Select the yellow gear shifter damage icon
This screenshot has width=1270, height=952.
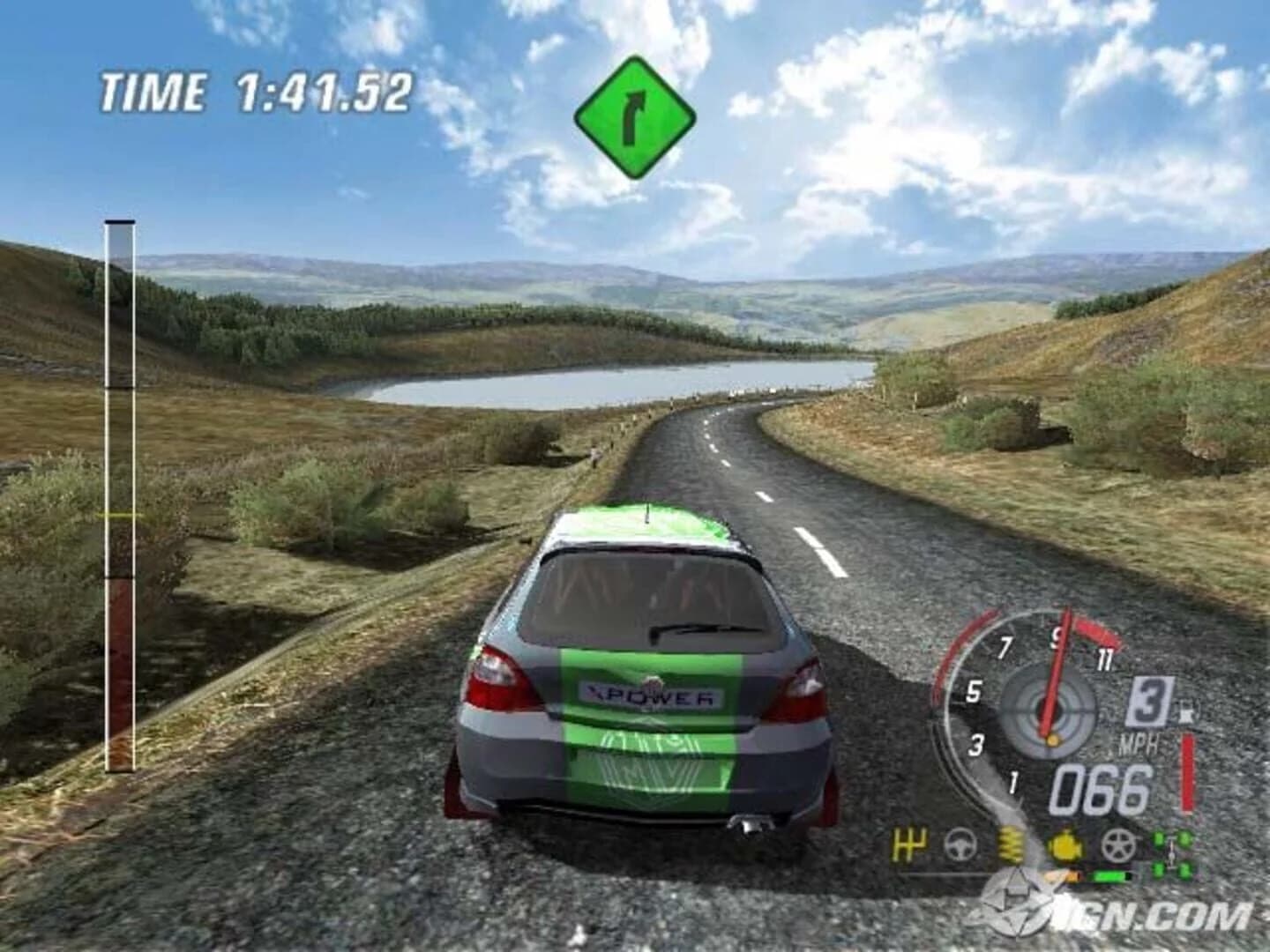coord(908,844)
